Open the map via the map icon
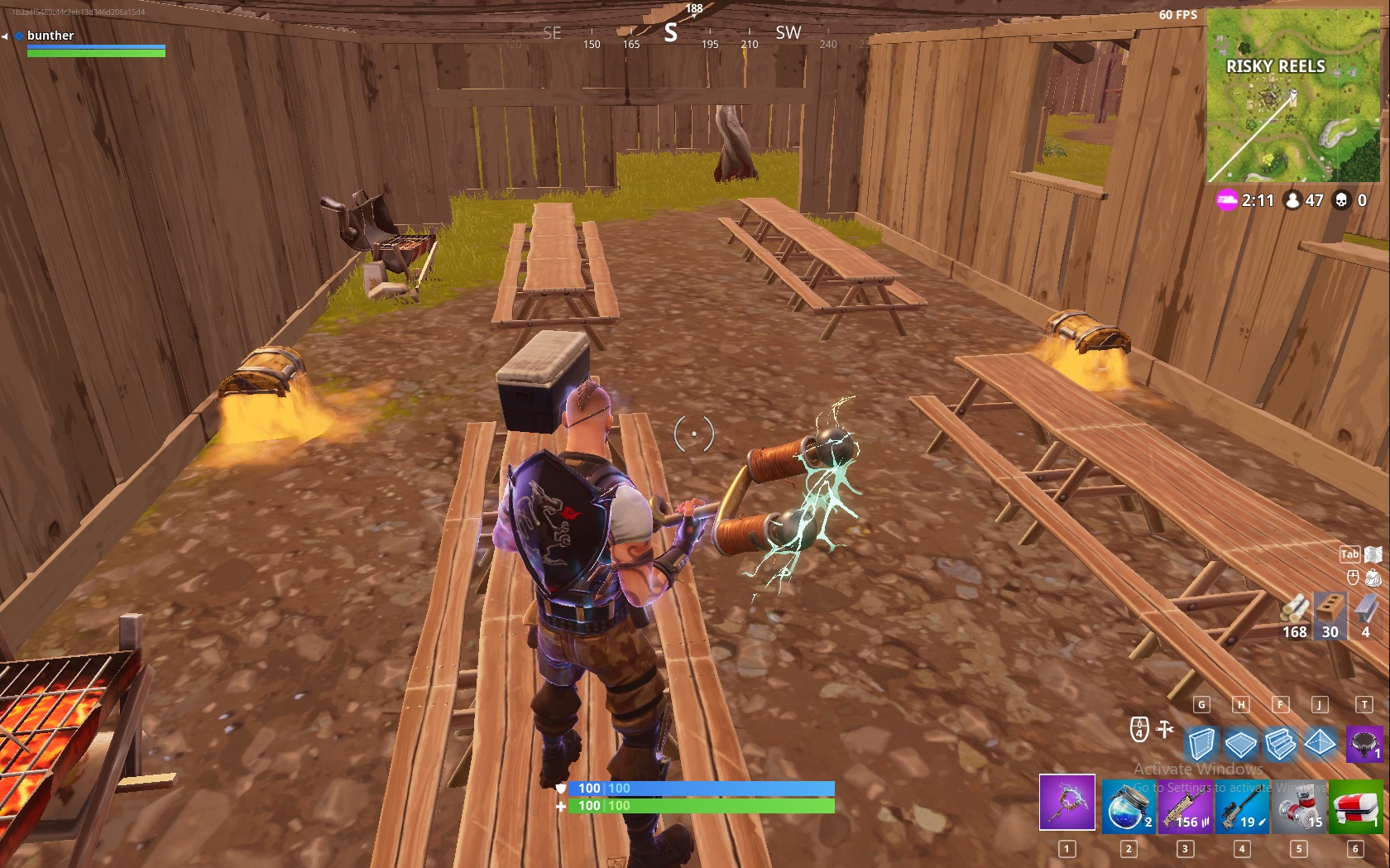This screenshot has width=1390, height=868. pos(1372,556)
